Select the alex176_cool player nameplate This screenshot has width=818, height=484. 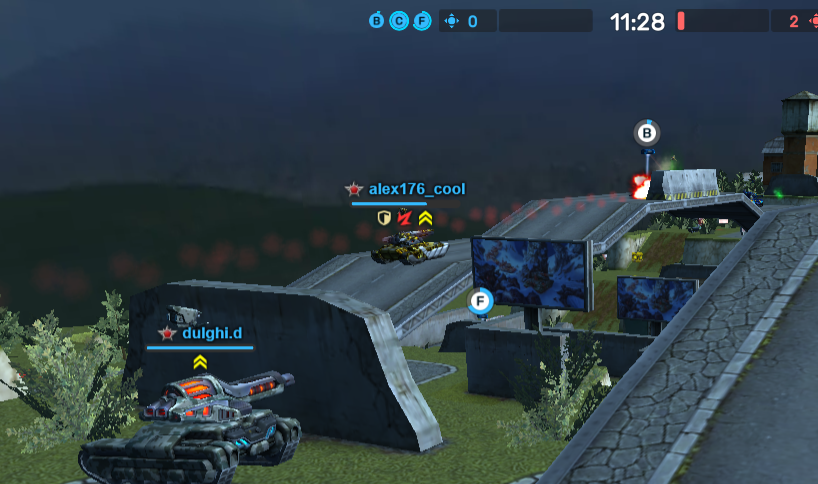coord(415,189)
